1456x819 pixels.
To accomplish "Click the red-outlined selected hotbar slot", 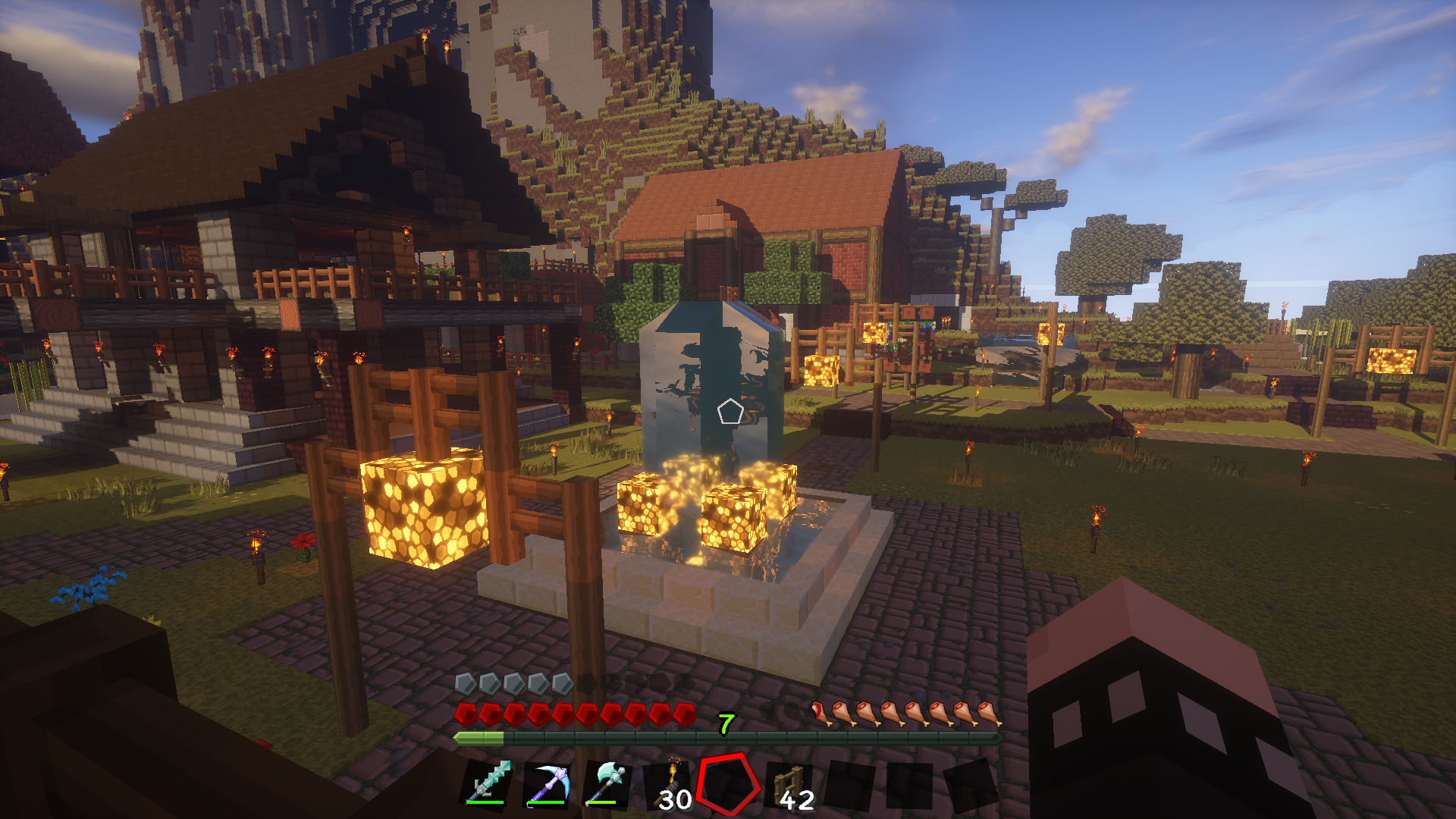I will (x=729, y=784).
